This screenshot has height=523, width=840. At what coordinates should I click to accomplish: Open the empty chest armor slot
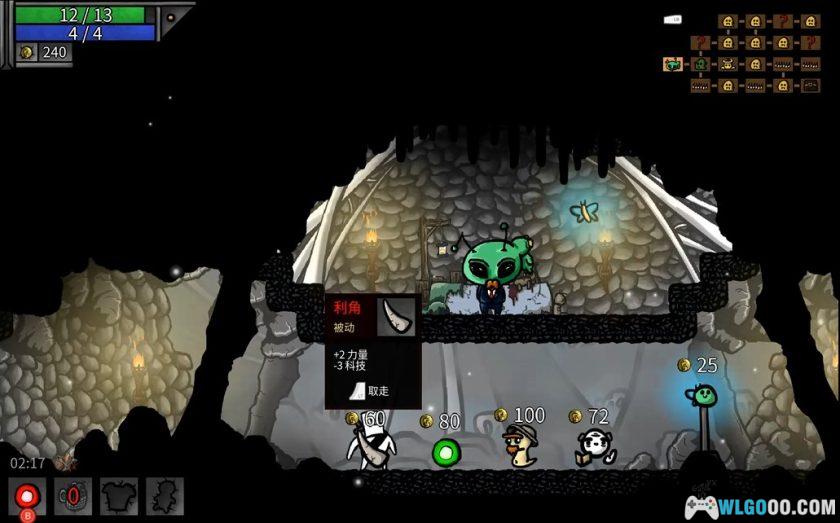click(x=119, y=496)
